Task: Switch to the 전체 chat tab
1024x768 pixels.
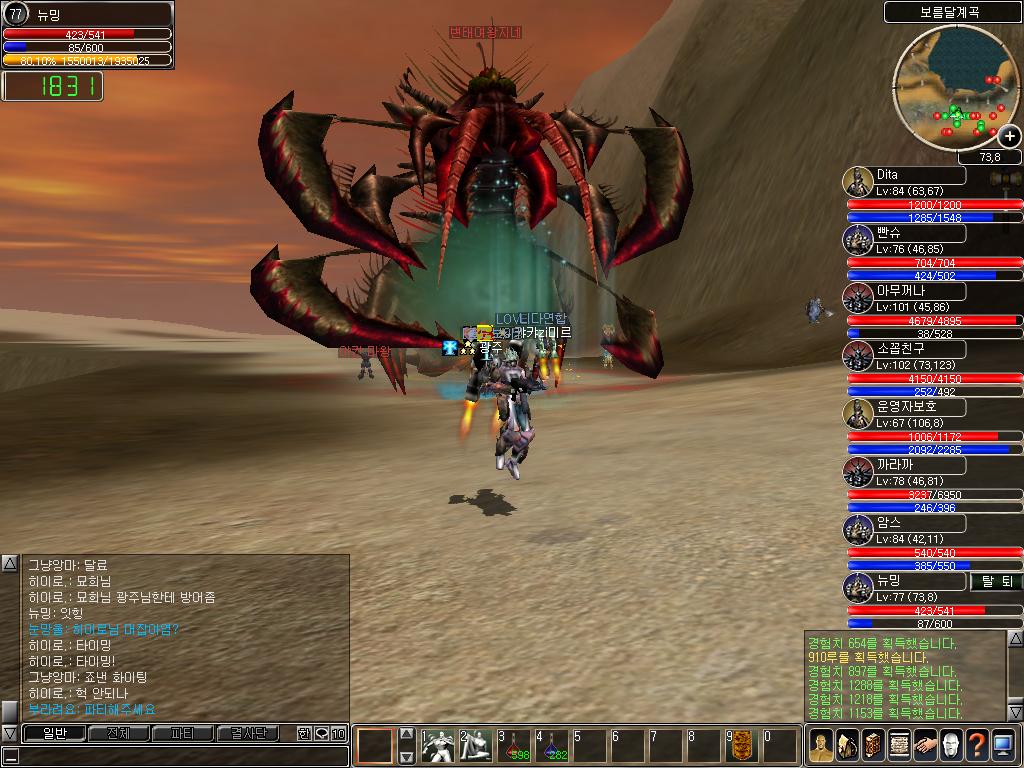Action: (x=118, y=733)
